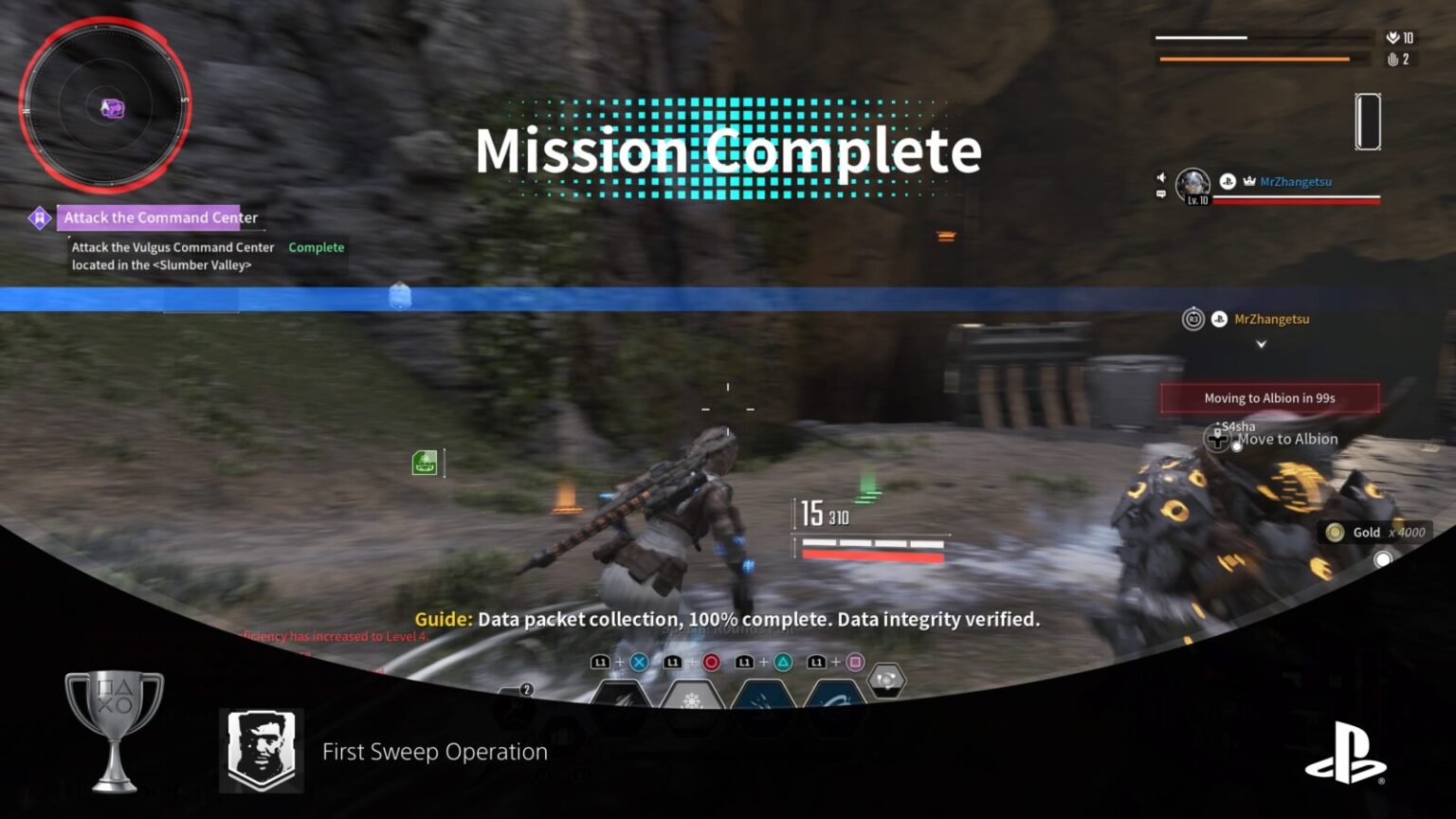
Task: Toggle the green item pickup icon on the left
Action: 424,464
